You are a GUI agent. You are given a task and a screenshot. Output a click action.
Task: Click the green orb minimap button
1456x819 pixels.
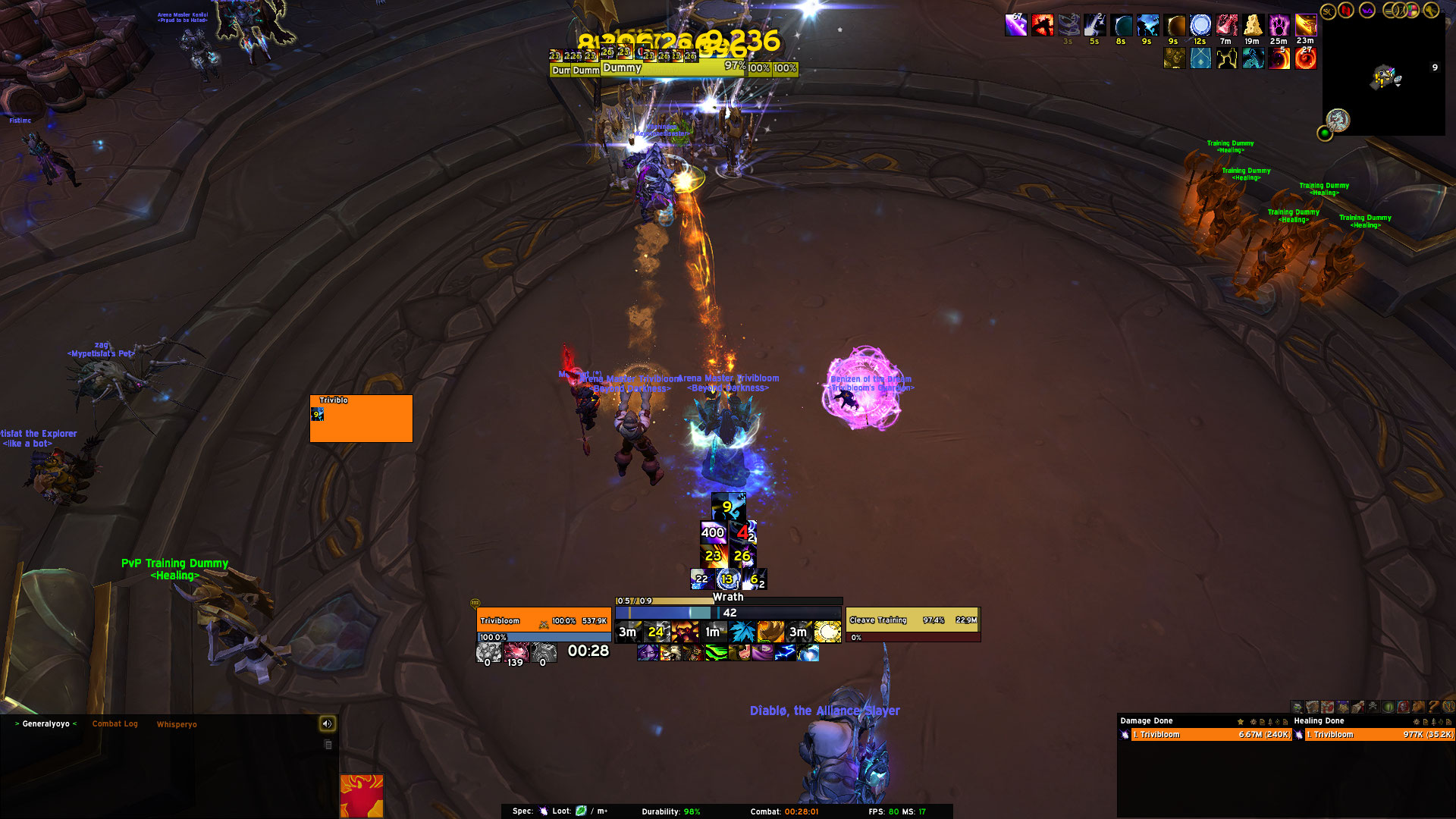click(x=1325, y=134)
